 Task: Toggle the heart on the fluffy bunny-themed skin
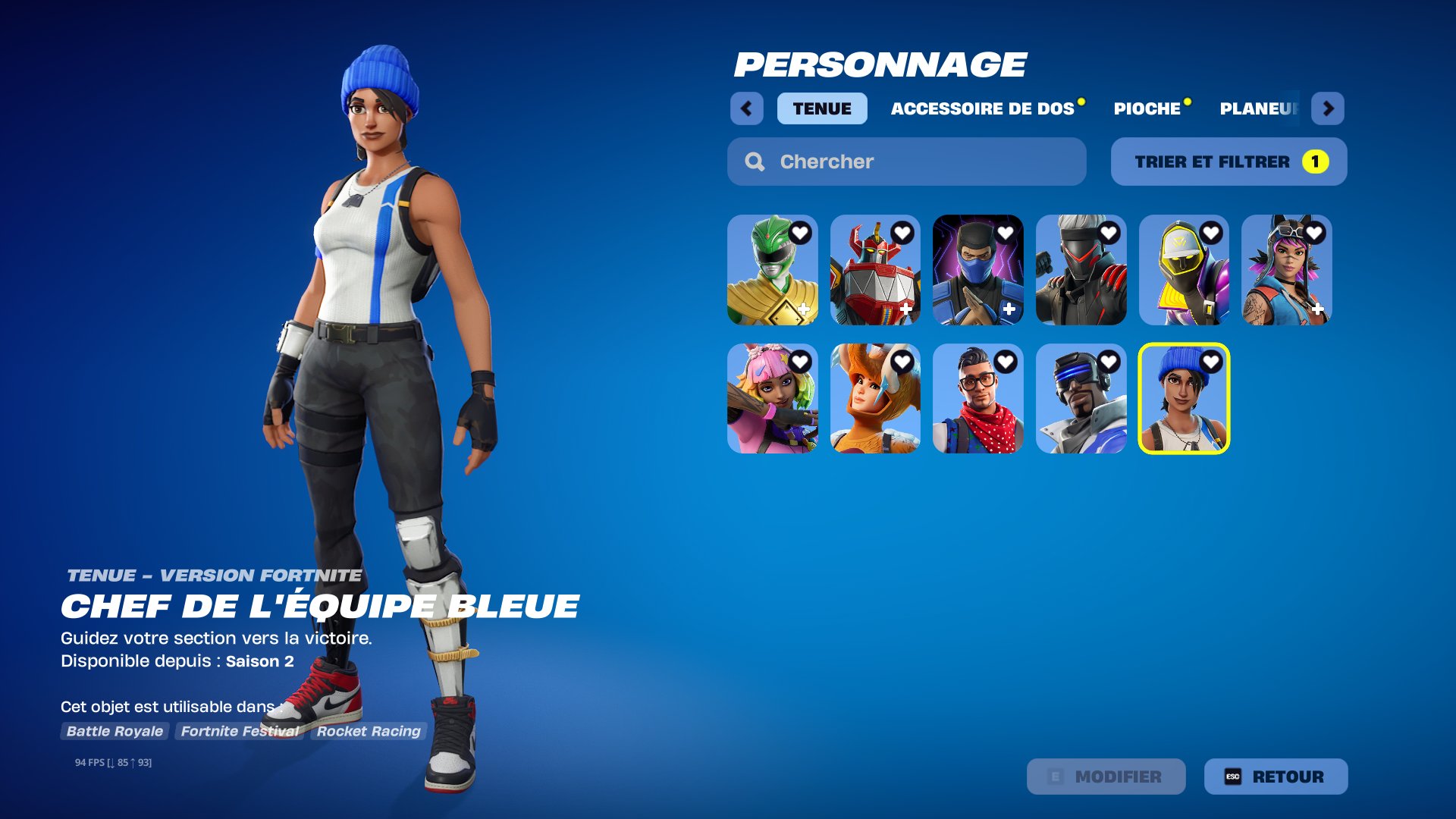pyautogui.click(x=902, y=360)
